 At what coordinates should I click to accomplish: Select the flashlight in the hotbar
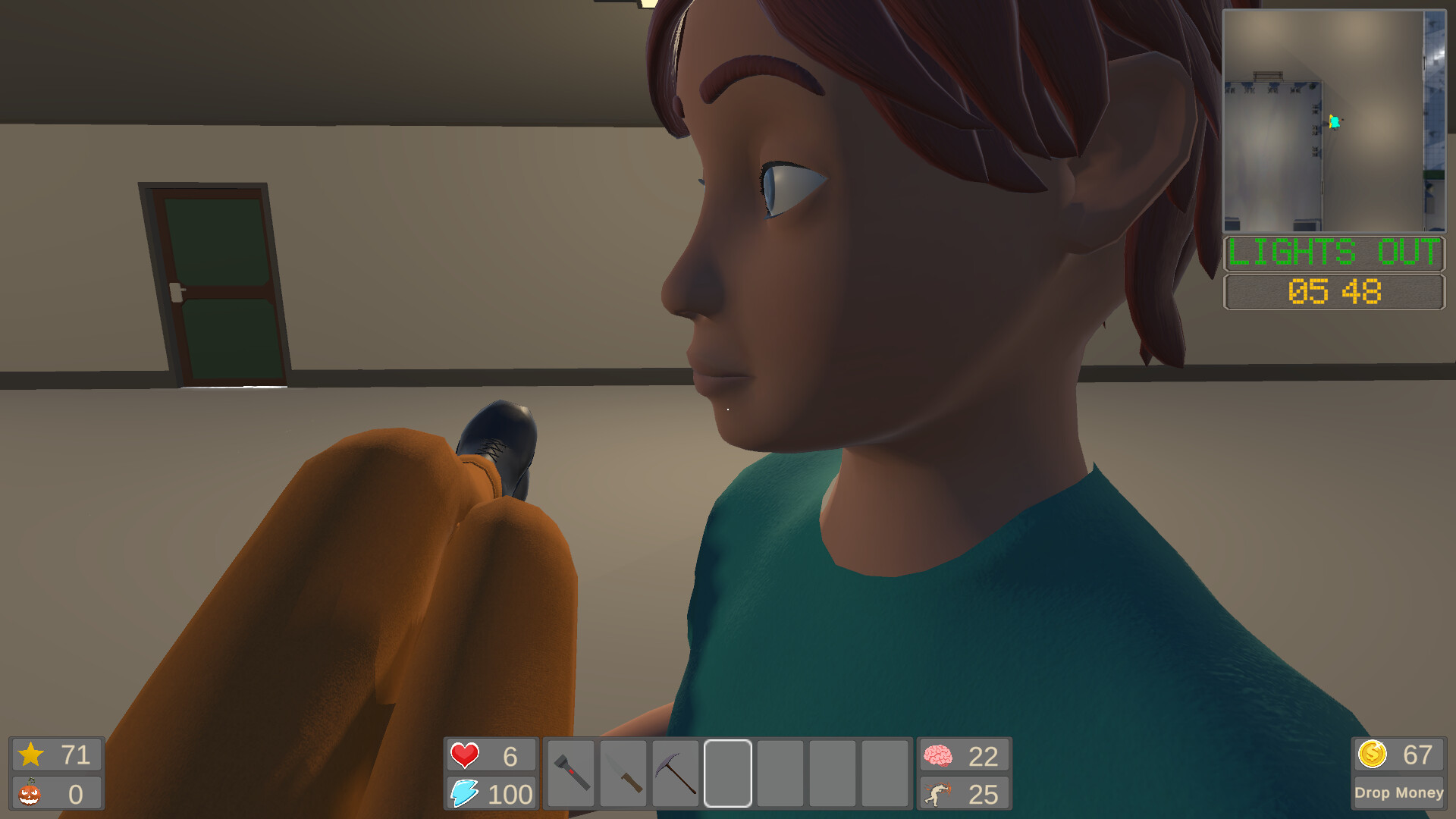coord(570,773)
